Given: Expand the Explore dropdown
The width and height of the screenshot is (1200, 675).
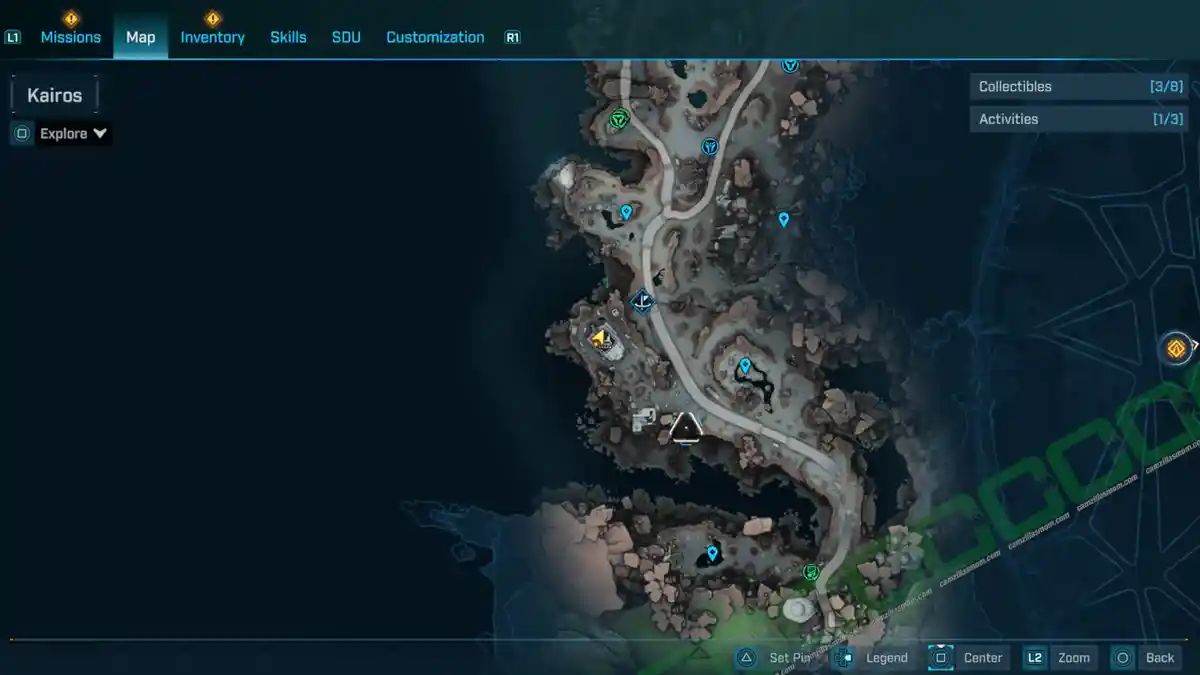Looking at the screenshot, I should pos(73,133).
